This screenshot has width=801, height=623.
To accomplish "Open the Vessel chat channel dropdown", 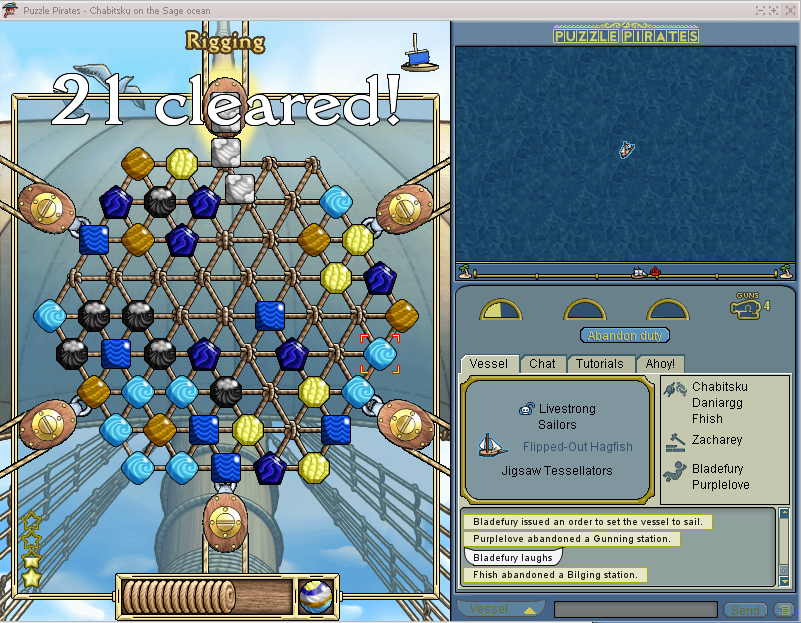I will (501, 609).
